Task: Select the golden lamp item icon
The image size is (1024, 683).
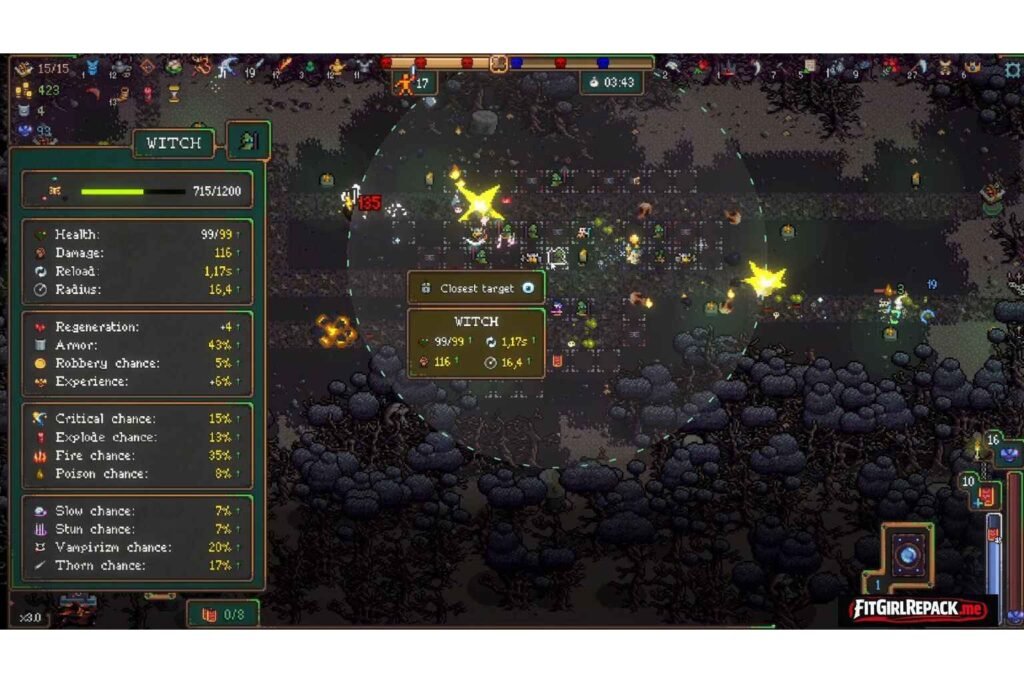Action: (x=337, y=68)
